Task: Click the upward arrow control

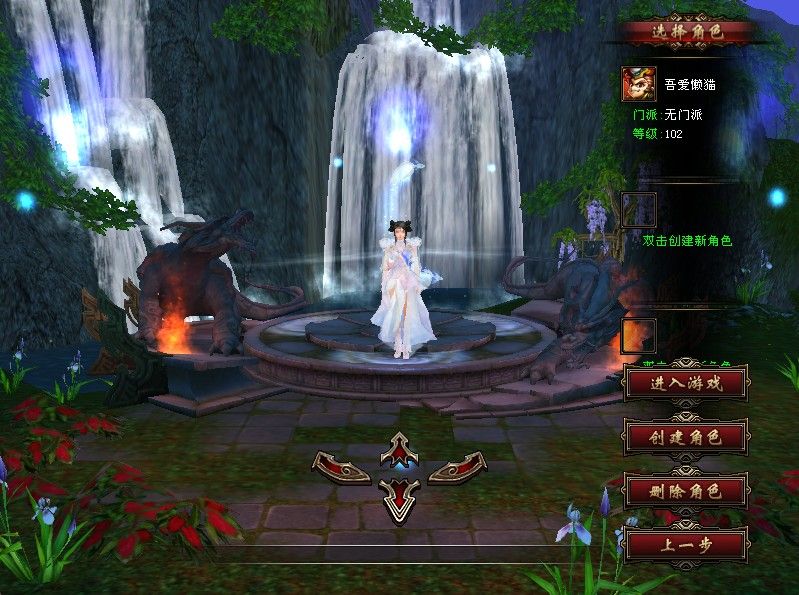Action: [400, 450]
